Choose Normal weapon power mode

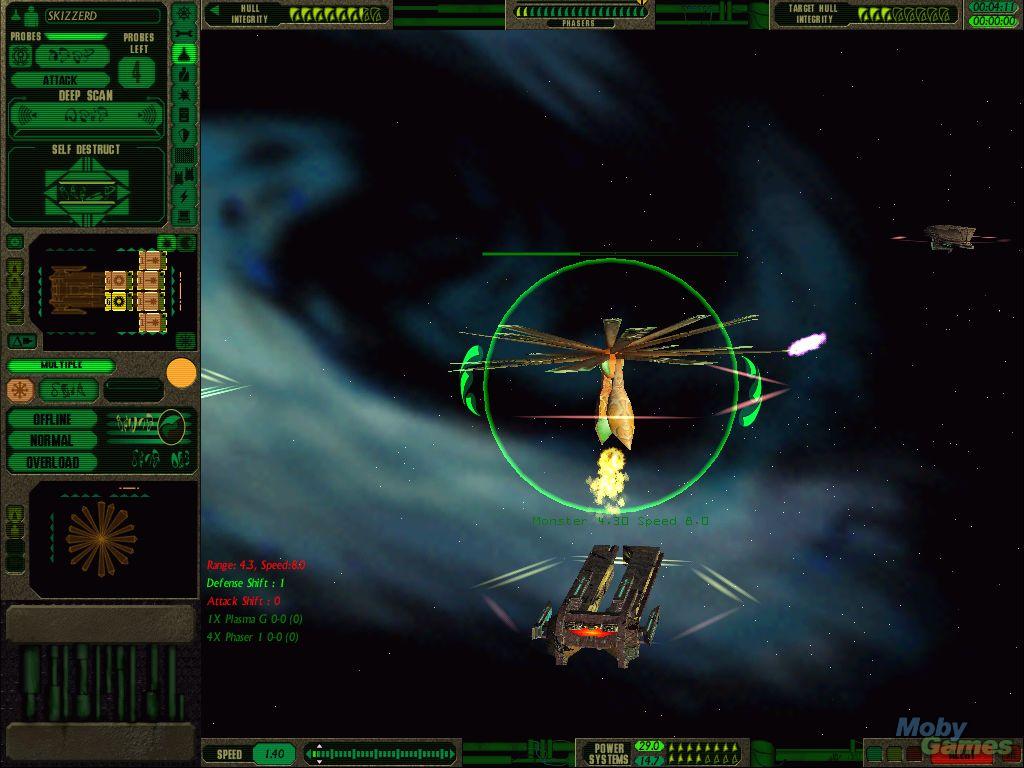[x=52, y=440]
